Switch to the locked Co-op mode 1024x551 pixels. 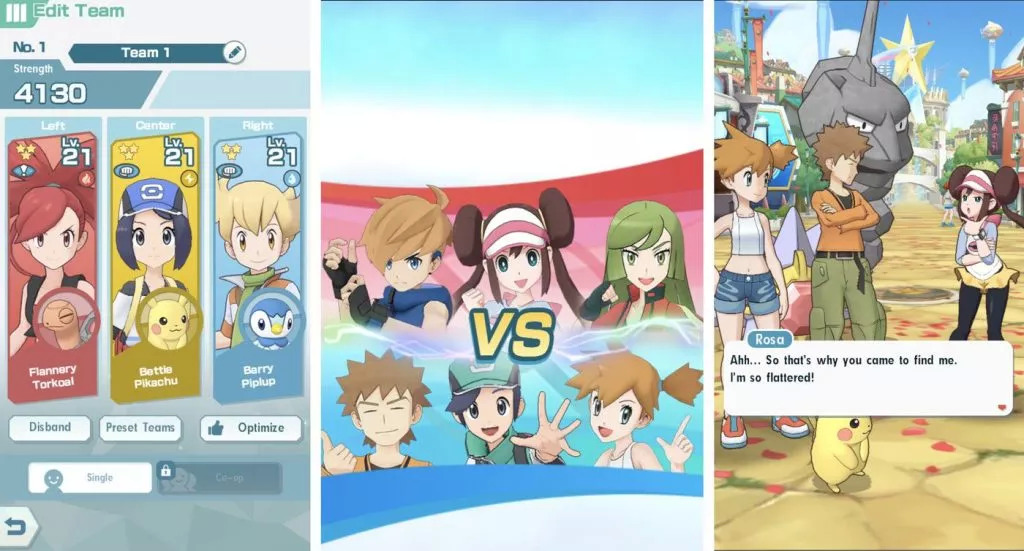[x=219, y=478]
